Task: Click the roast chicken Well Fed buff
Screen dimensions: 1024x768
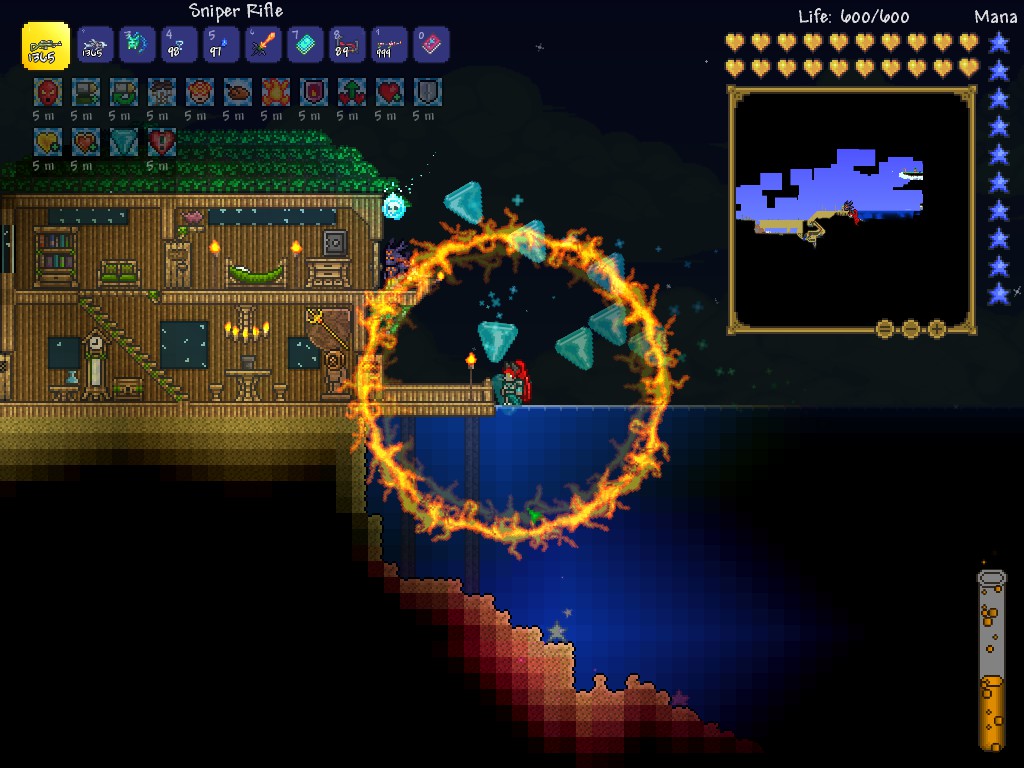Action: pyautogui.click(x=237, y=93)
